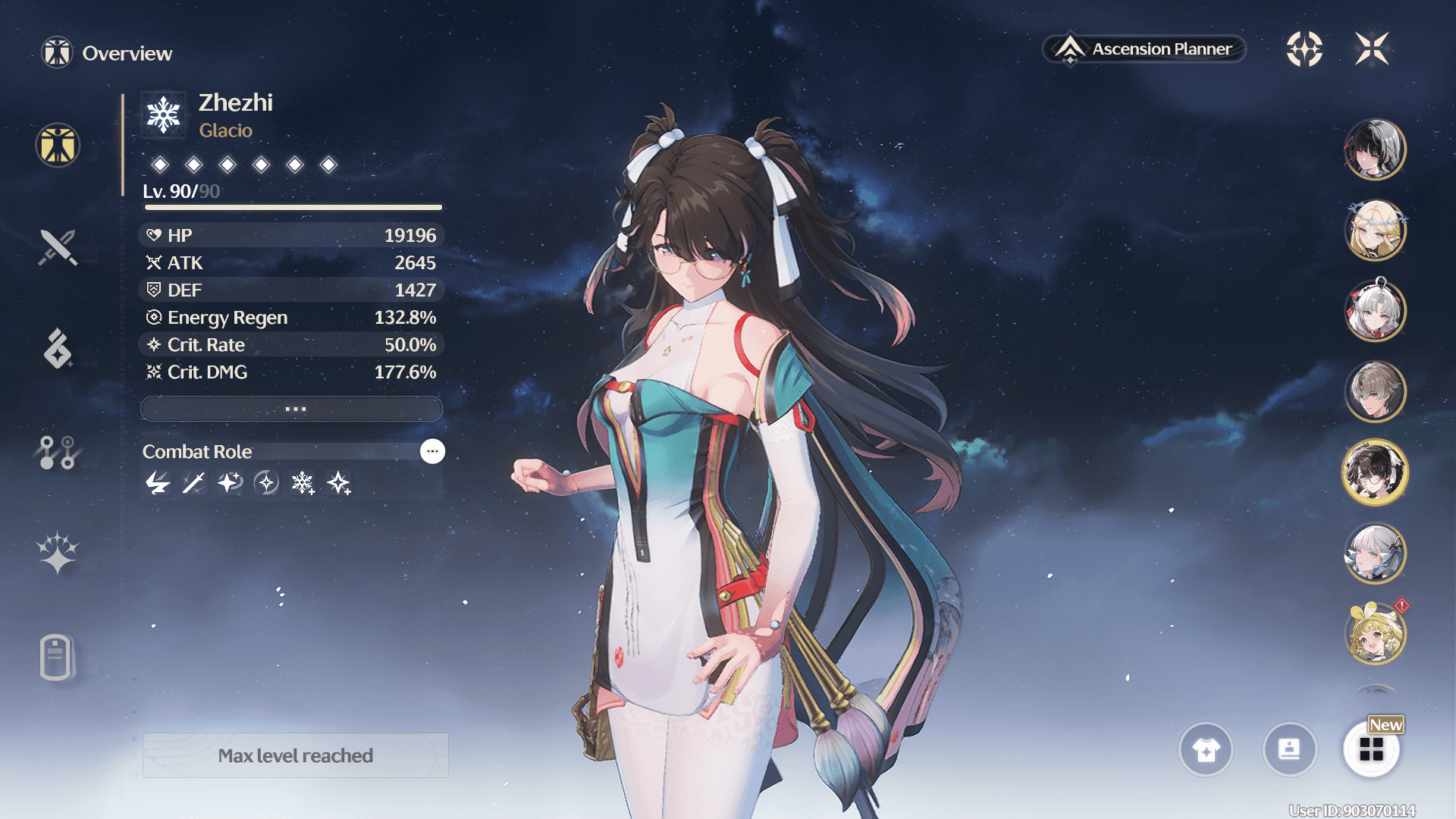
Task: Choose the white-haired character with blue ribbons
Action: click(x=1375, y=554)
